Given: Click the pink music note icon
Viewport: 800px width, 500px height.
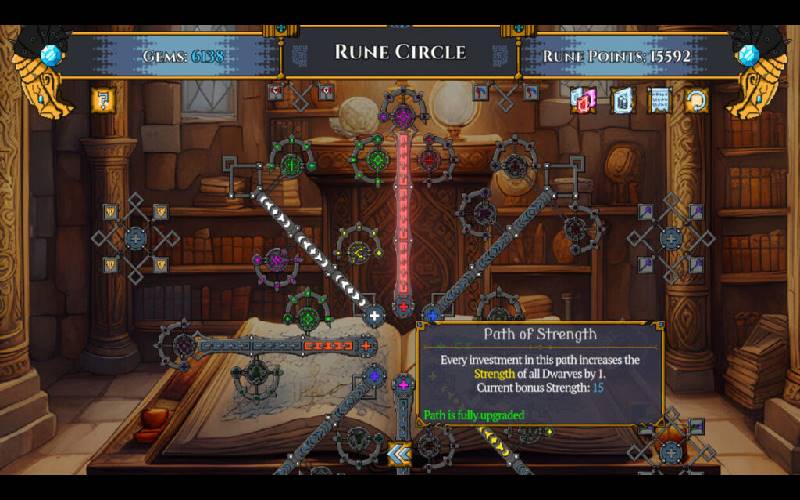Looking at the screenshot, I should point(583,99).
